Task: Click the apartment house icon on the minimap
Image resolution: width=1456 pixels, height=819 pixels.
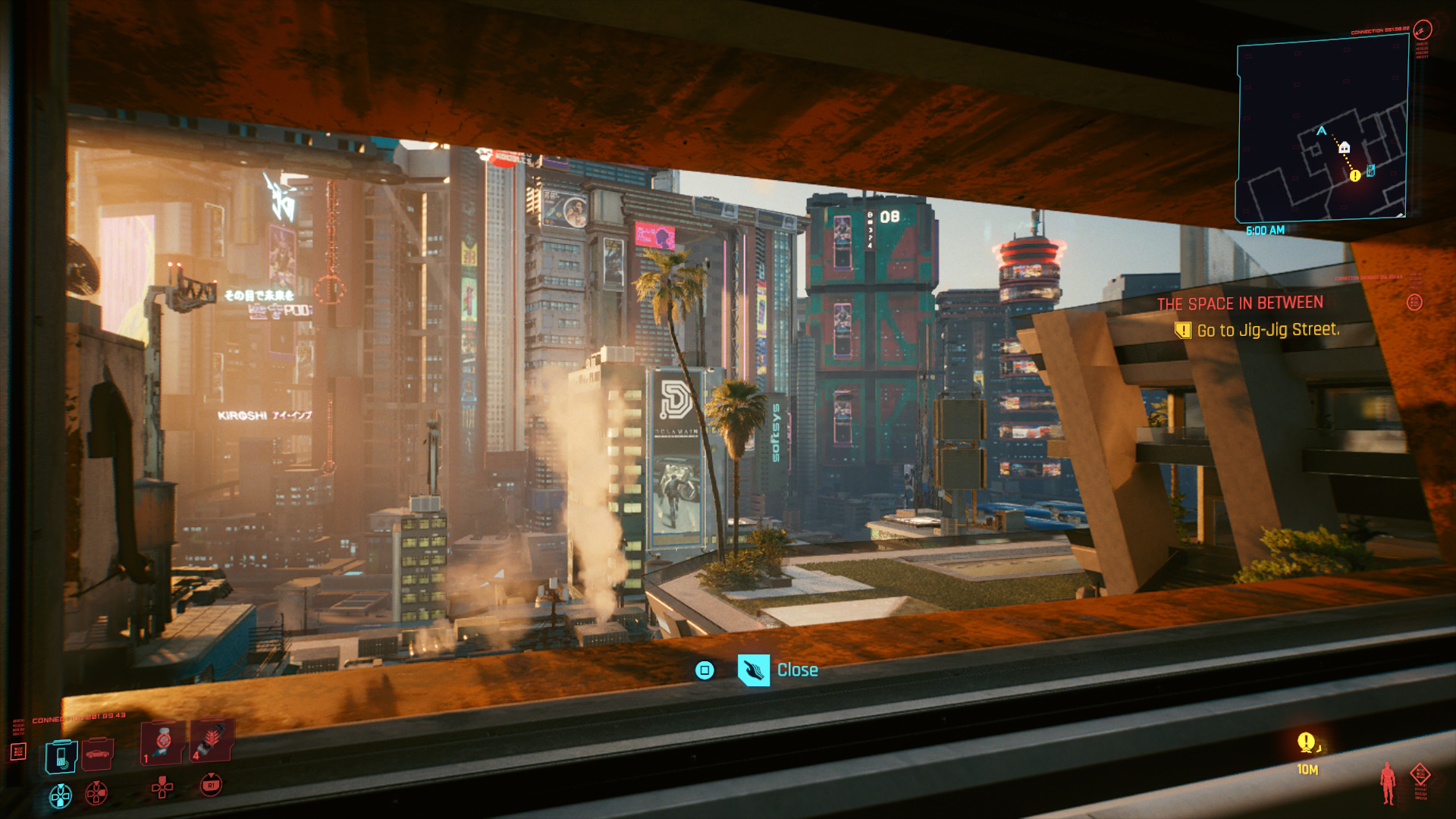Action: (x=1345, y=147)
